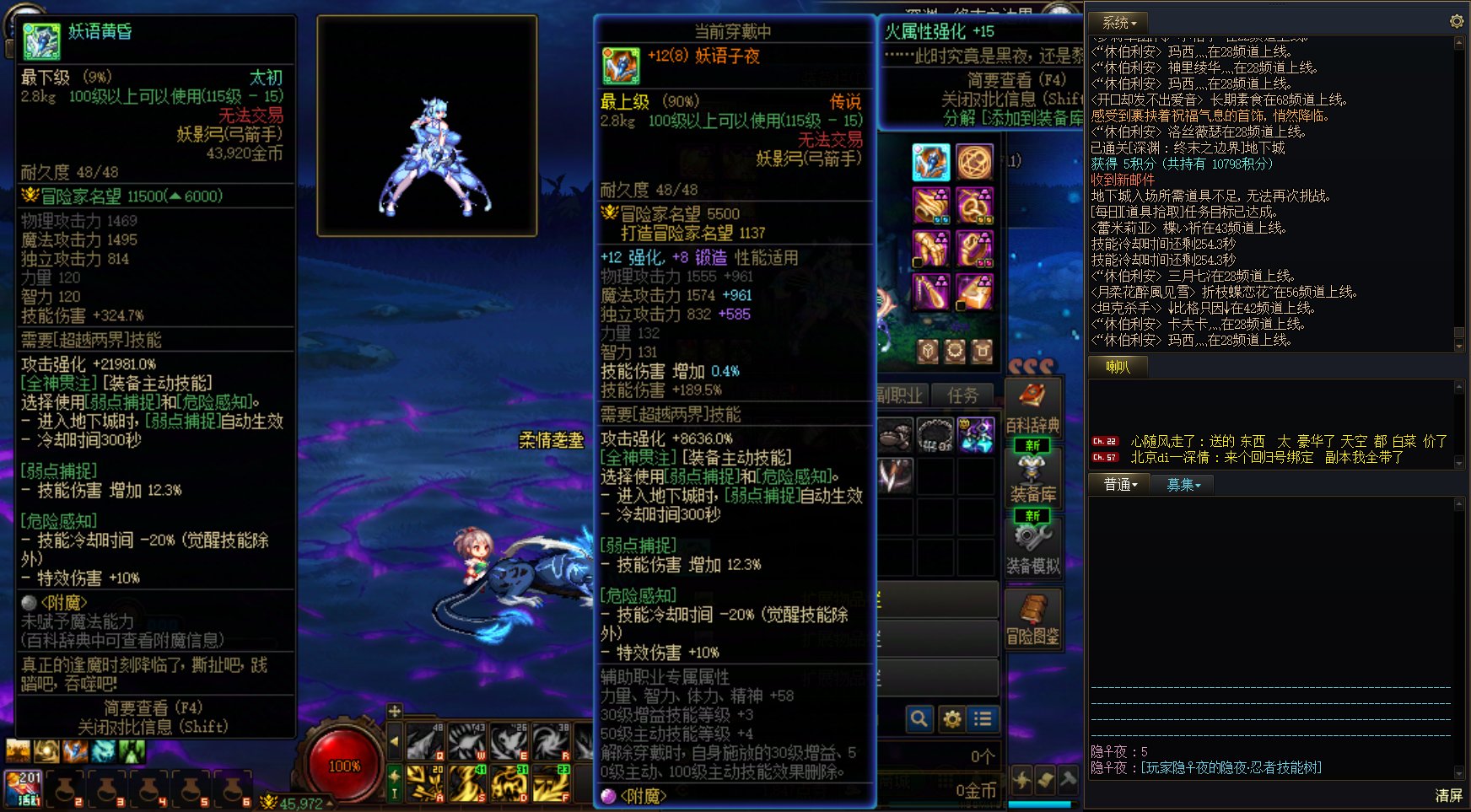The height and width of the screenshot is (812, 1471).
Task: Open the 普通 chat channel dropdown
Action: (x=1118, y=483)
